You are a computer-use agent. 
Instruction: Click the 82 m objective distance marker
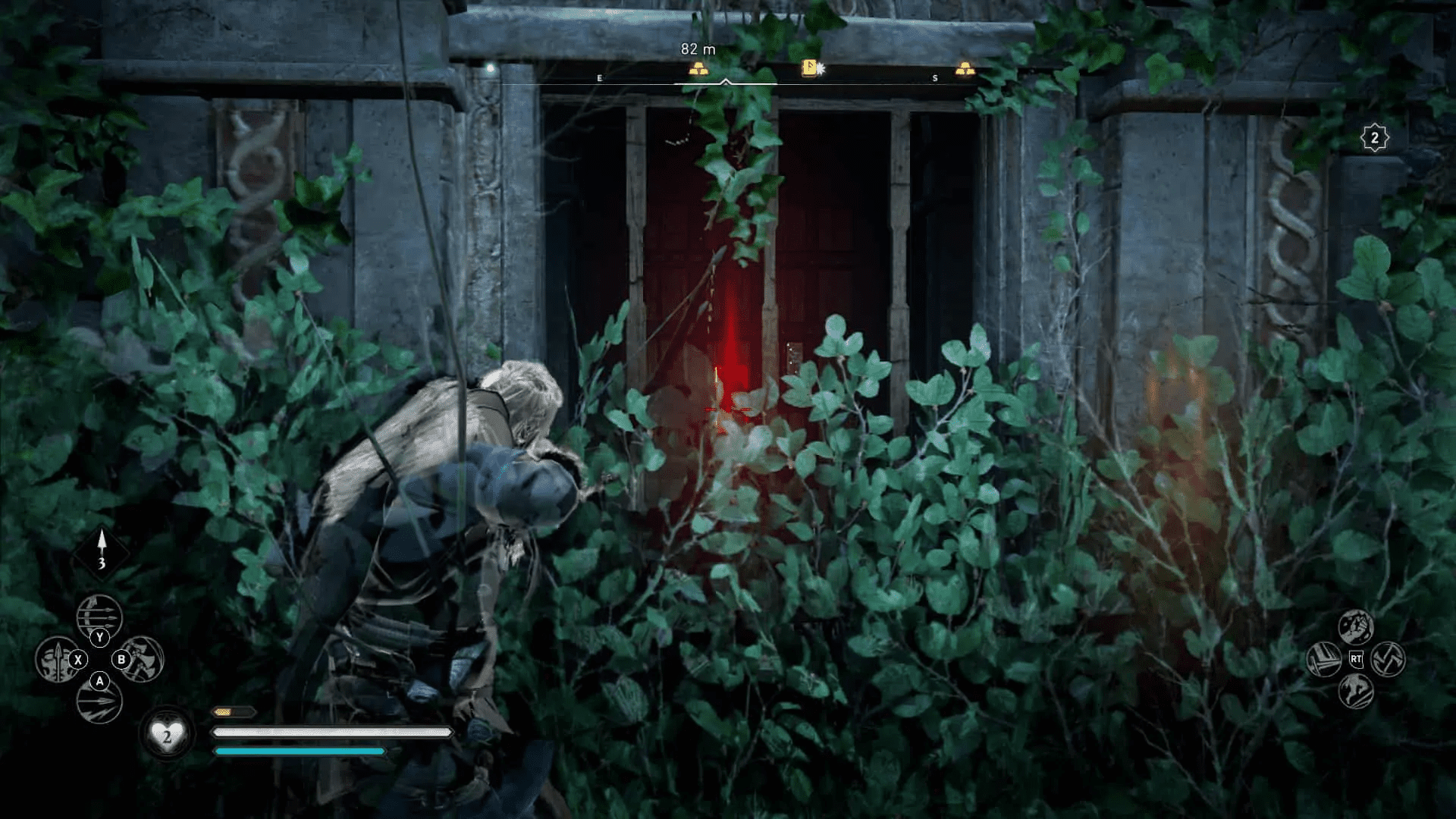699,48
